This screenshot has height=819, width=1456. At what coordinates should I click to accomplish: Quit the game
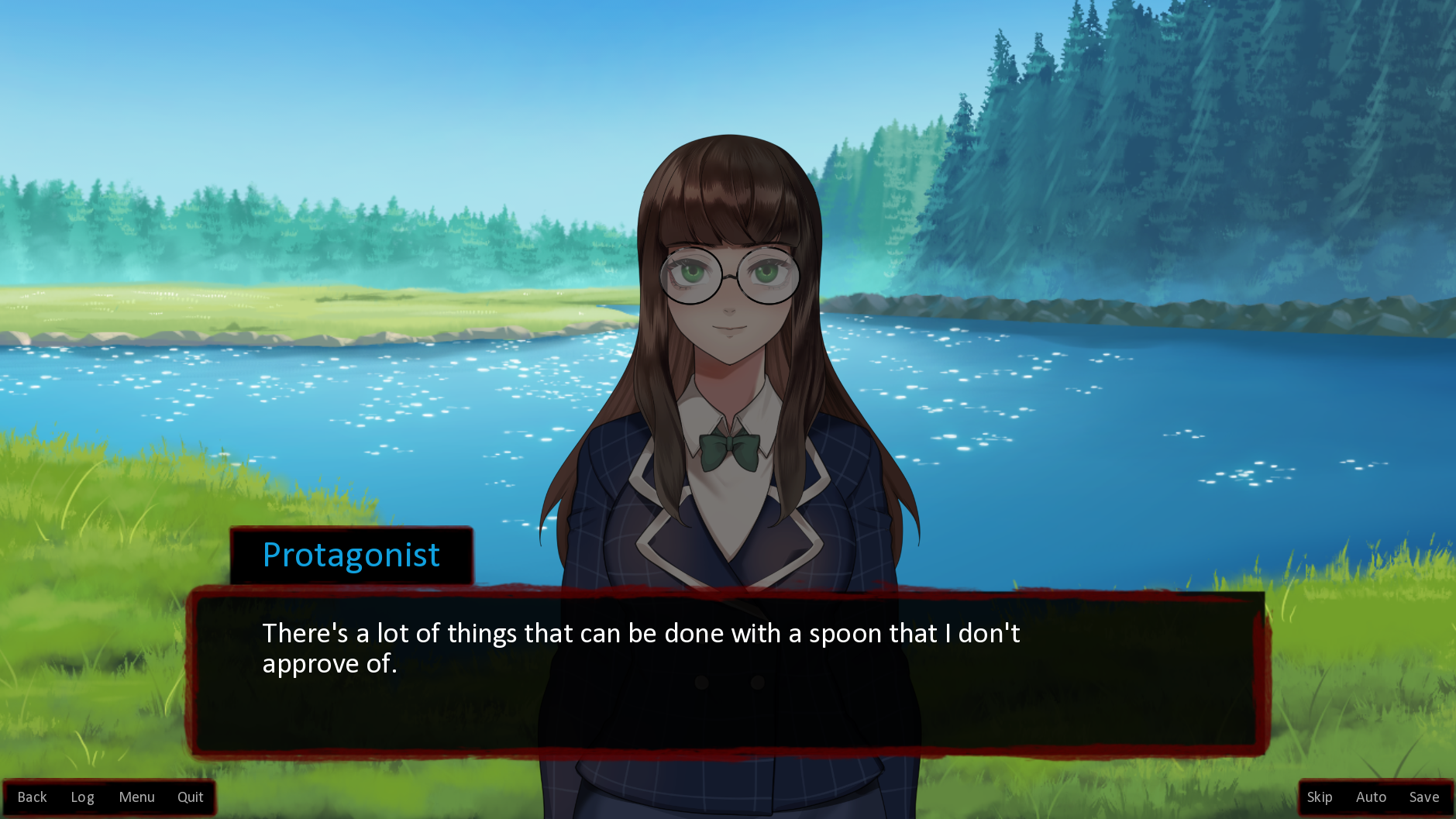click(x=190, y=797)
